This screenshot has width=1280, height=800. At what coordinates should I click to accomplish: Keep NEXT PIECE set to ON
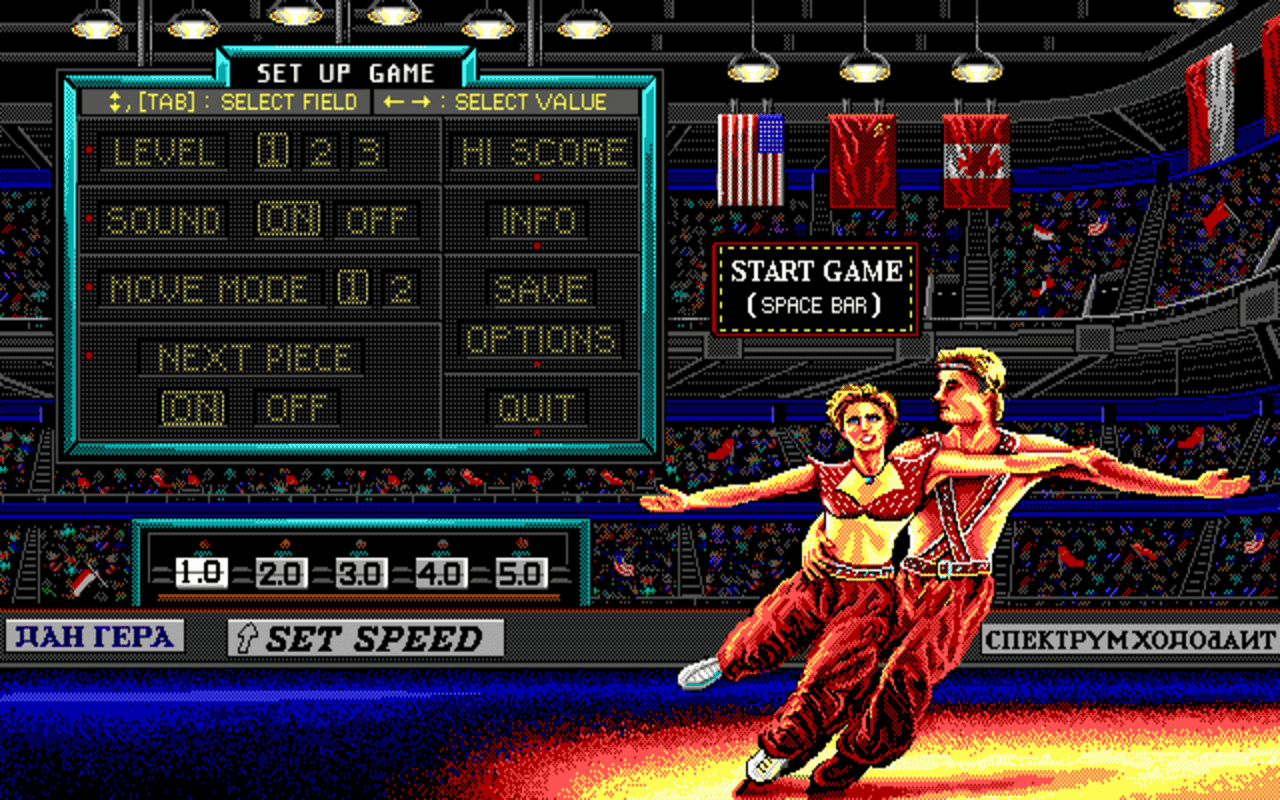click(x=194, y=408)
